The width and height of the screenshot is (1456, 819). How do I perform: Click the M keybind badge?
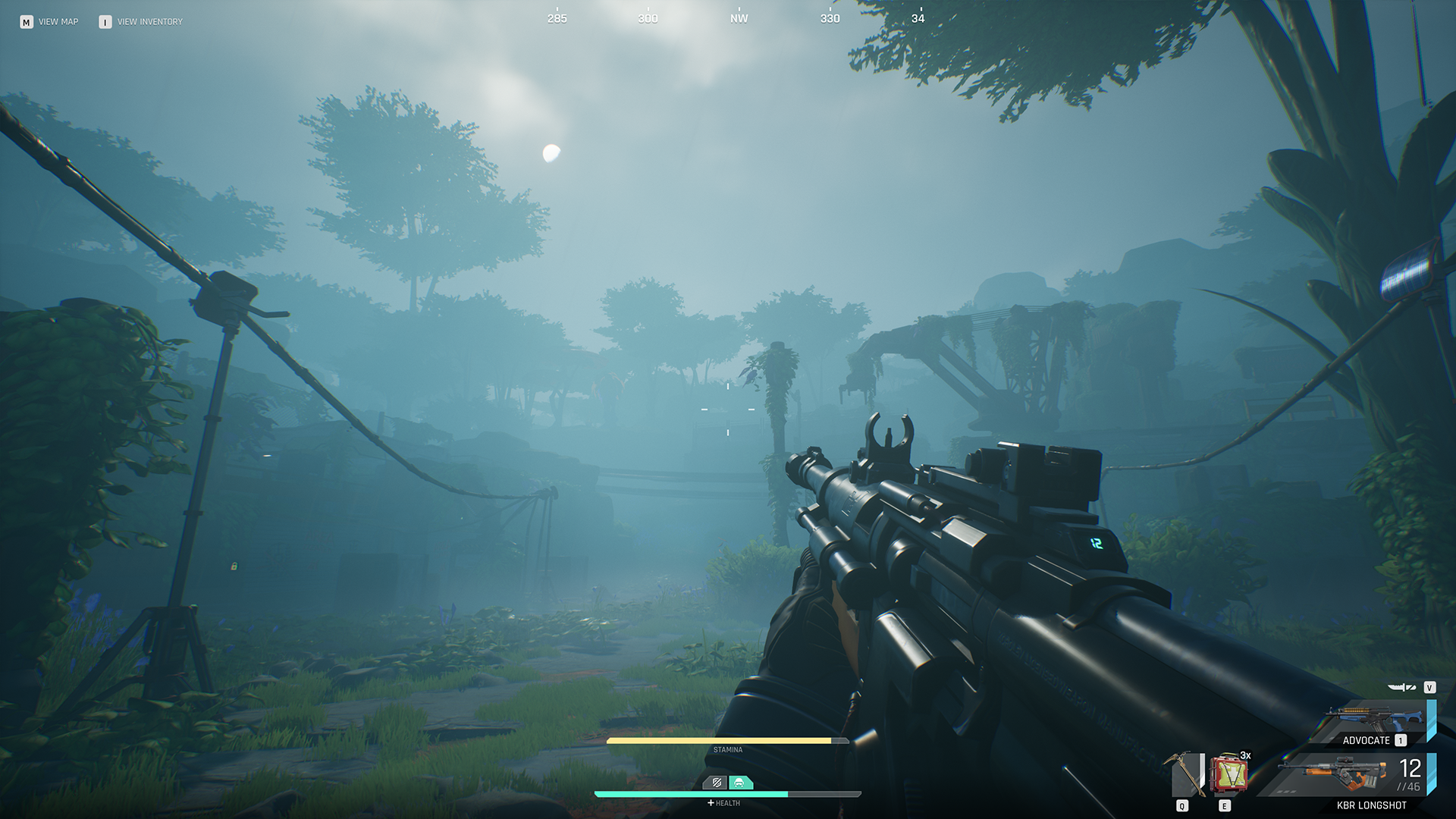(28, 21)
